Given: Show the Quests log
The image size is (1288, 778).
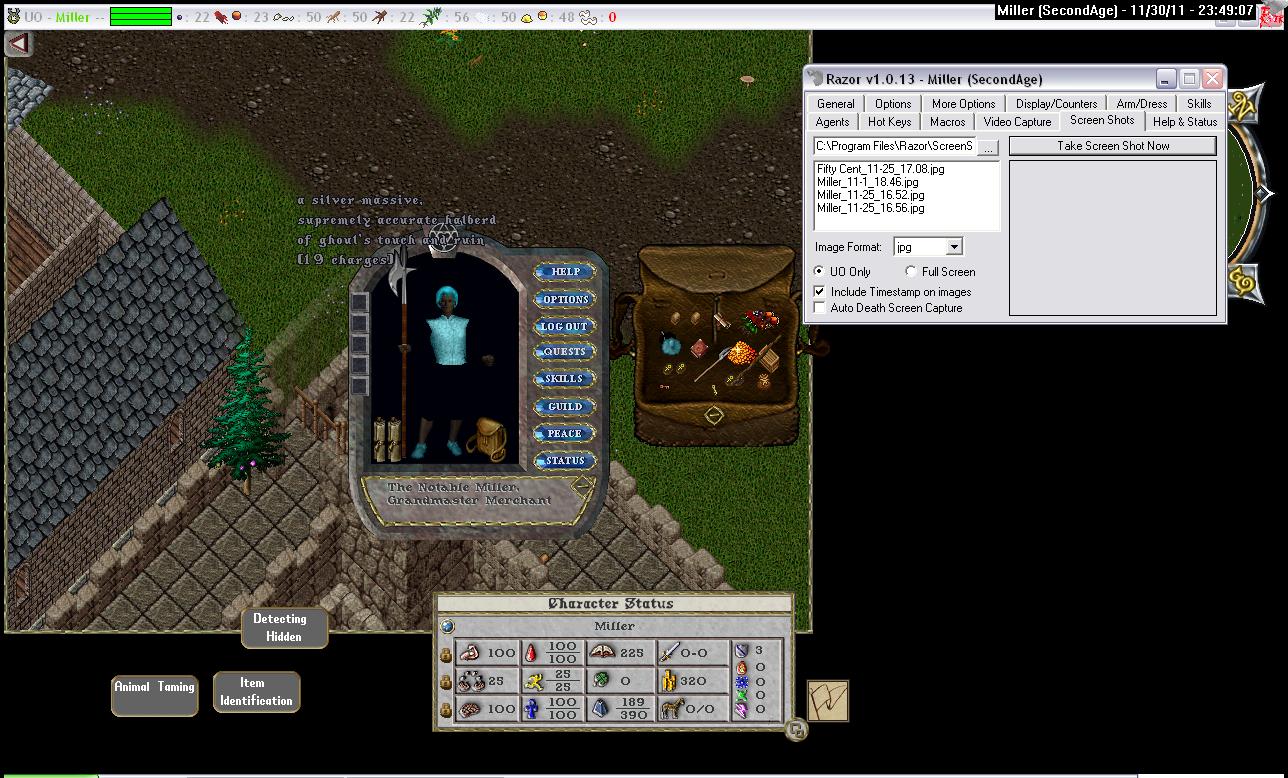Looking at the screenshot, I should [x=565, y=352].
